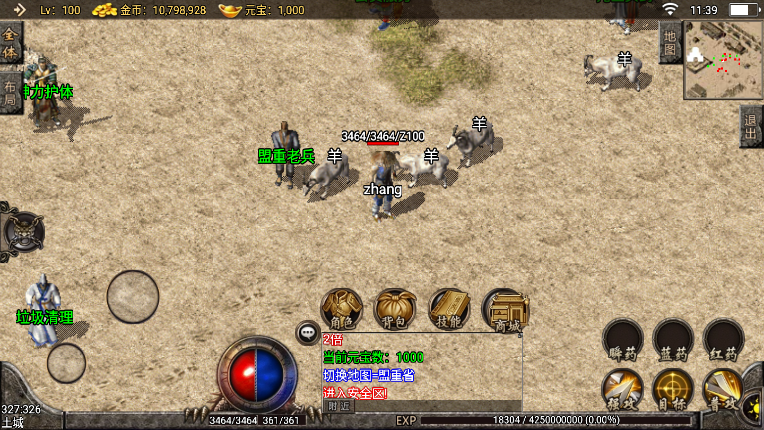
Task: Open the 技能 skills book
Action: (x=449, y=310)
